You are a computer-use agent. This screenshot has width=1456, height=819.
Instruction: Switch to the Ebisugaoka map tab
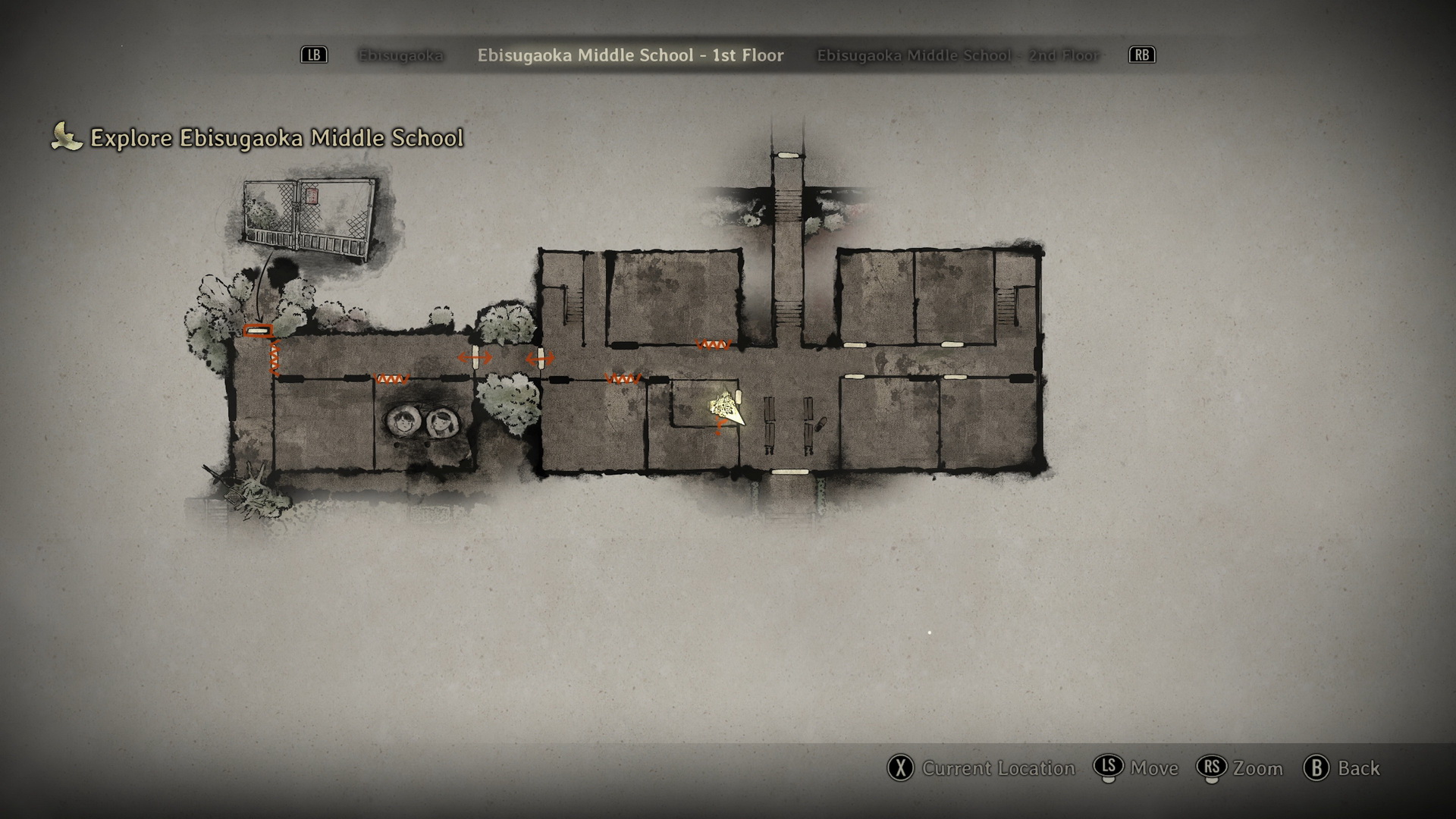(400, 55)
